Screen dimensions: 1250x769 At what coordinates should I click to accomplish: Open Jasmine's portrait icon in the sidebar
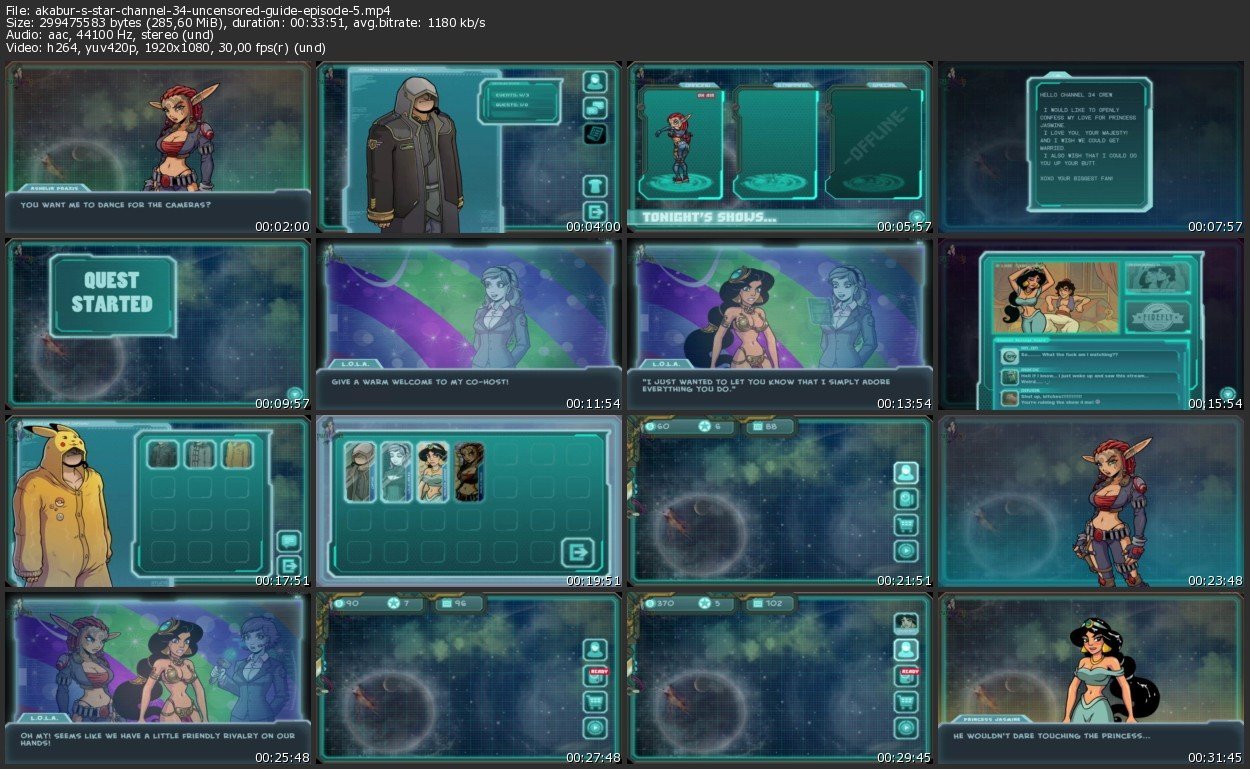pyautogui.click(x=907, y=623)
